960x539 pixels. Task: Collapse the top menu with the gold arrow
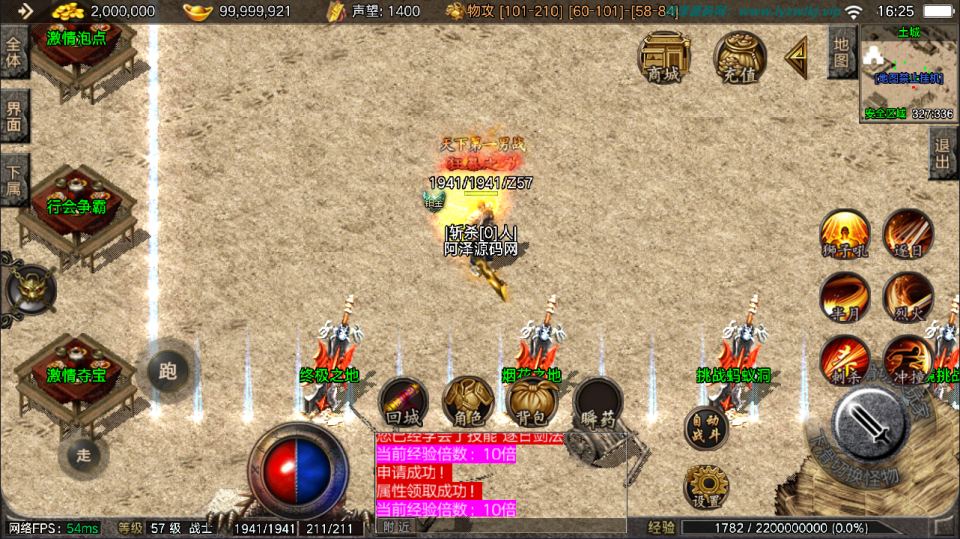796,58
